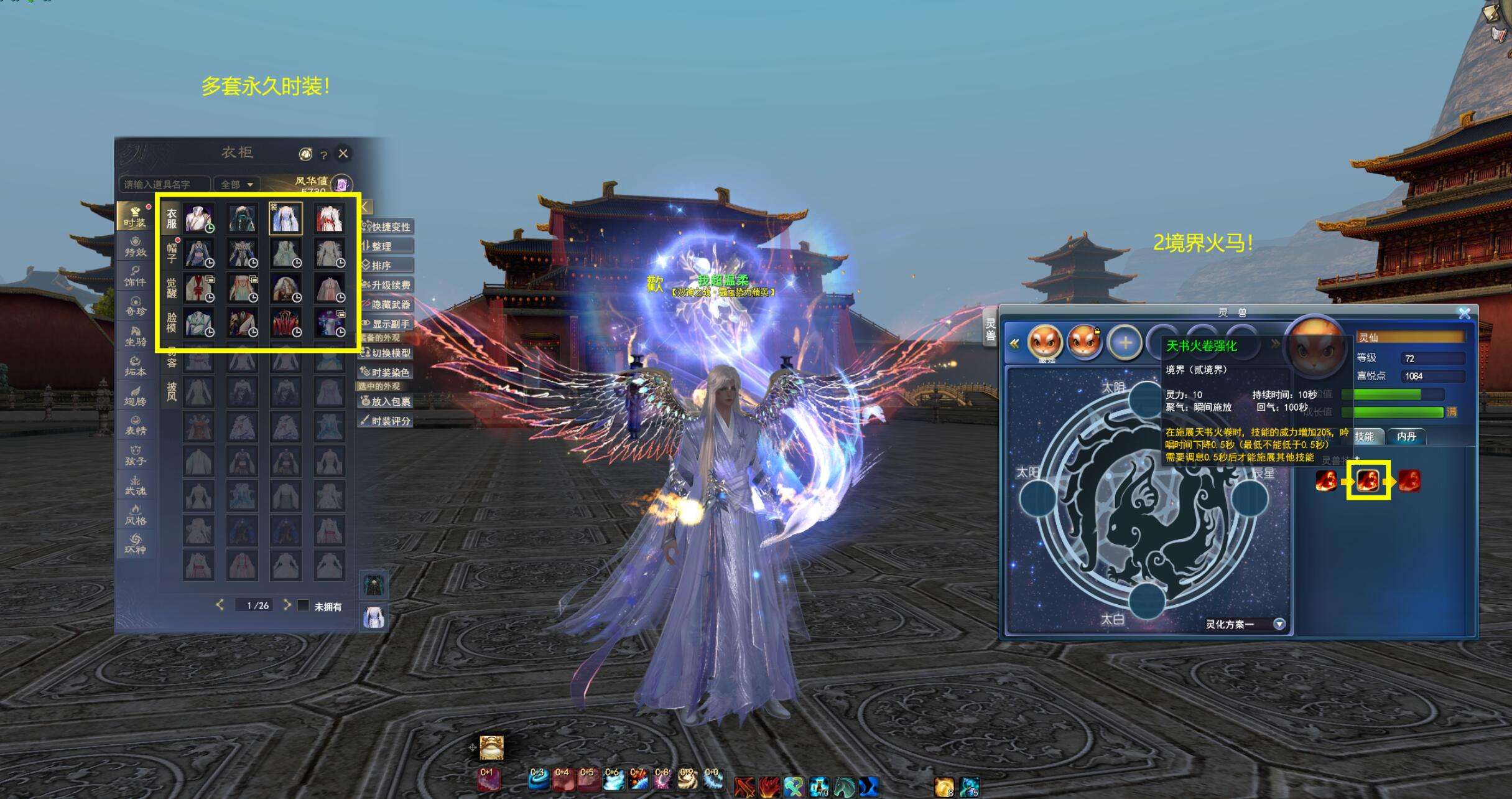The width and height of the screenshot is (1512, 799).
Task: Open the 灵化方案一 dropdown
Action: click(1279, 624)
